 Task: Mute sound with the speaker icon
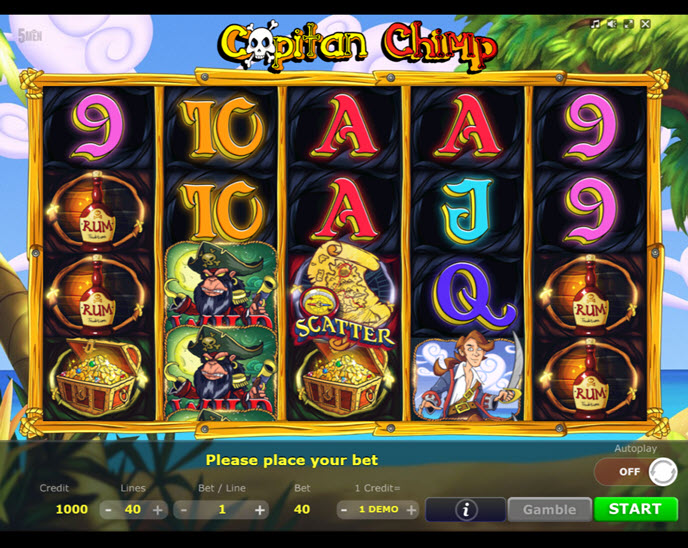[612, 24]
